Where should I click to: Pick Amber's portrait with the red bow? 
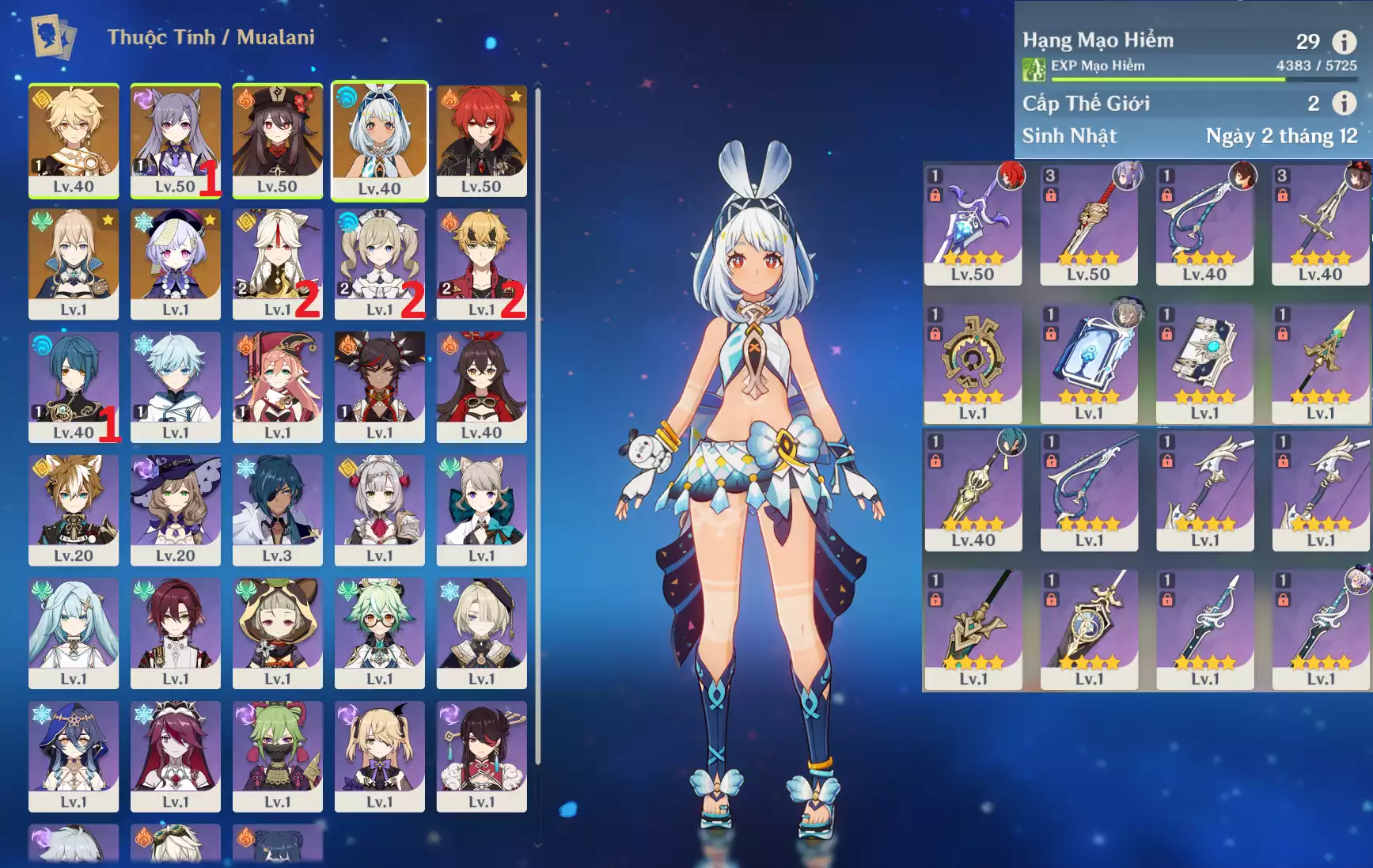(x=481, y=387)
